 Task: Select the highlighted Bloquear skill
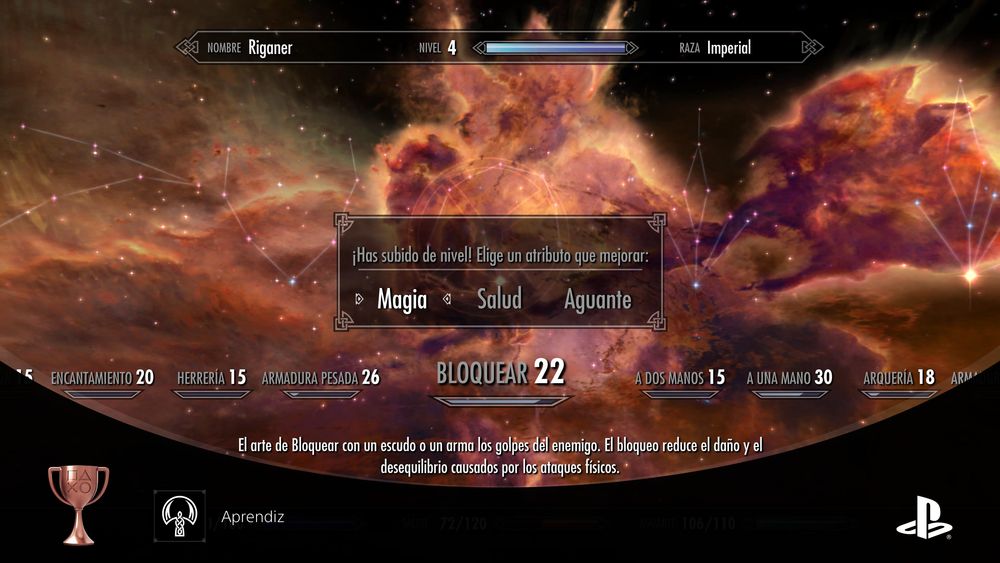(x=500, y=374)
